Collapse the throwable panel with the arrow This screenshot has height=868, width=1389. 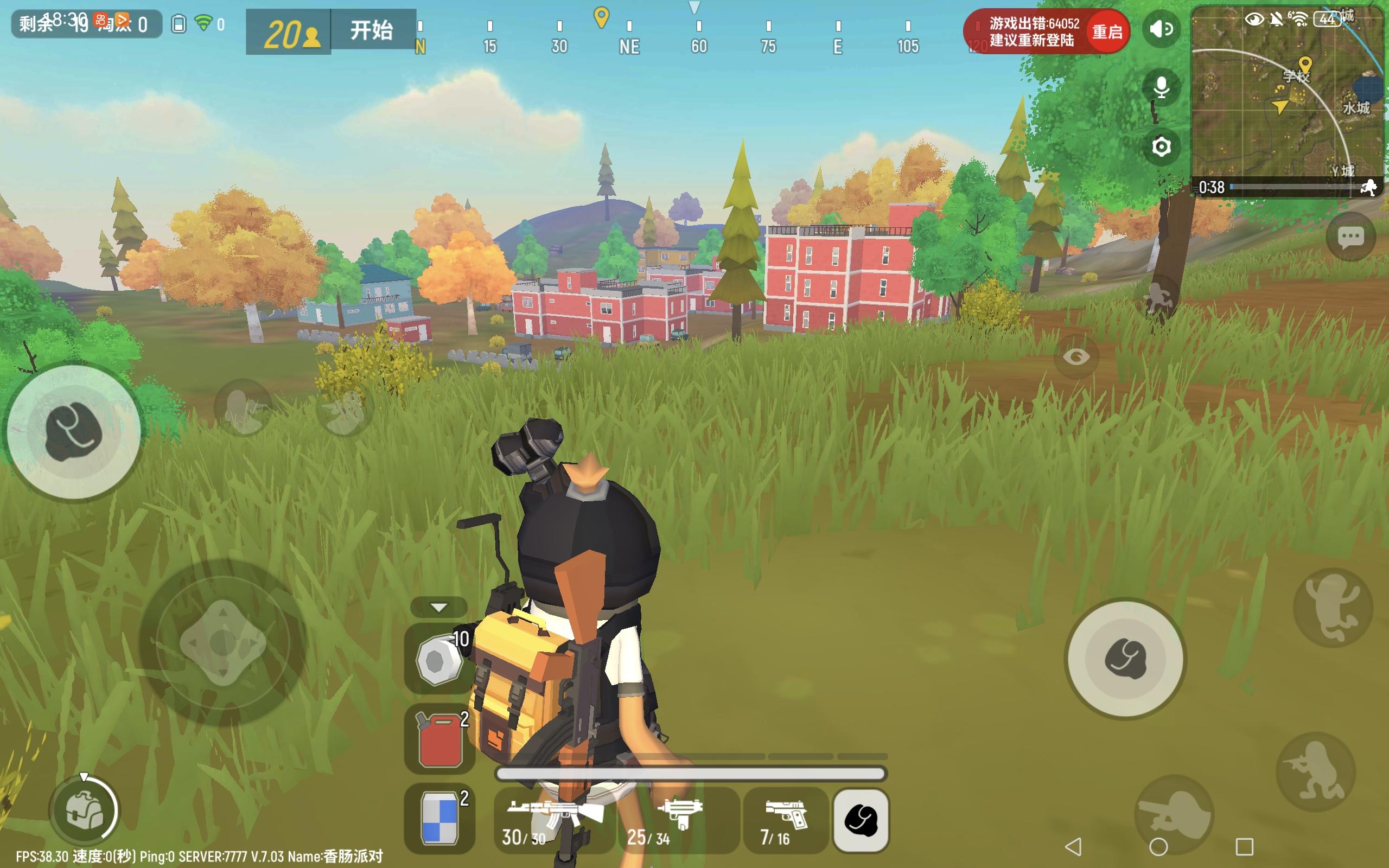439,607
